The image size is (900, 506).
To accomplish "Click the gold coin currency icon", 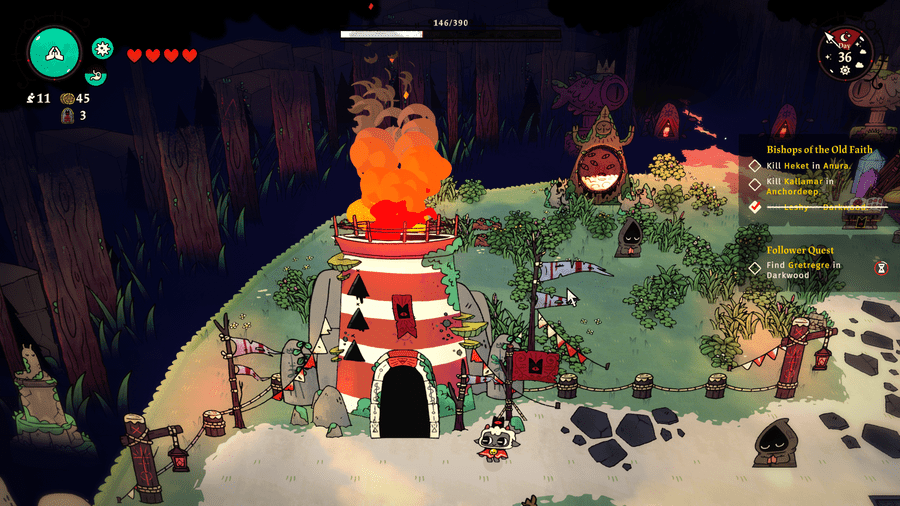I will coord(67,98).
